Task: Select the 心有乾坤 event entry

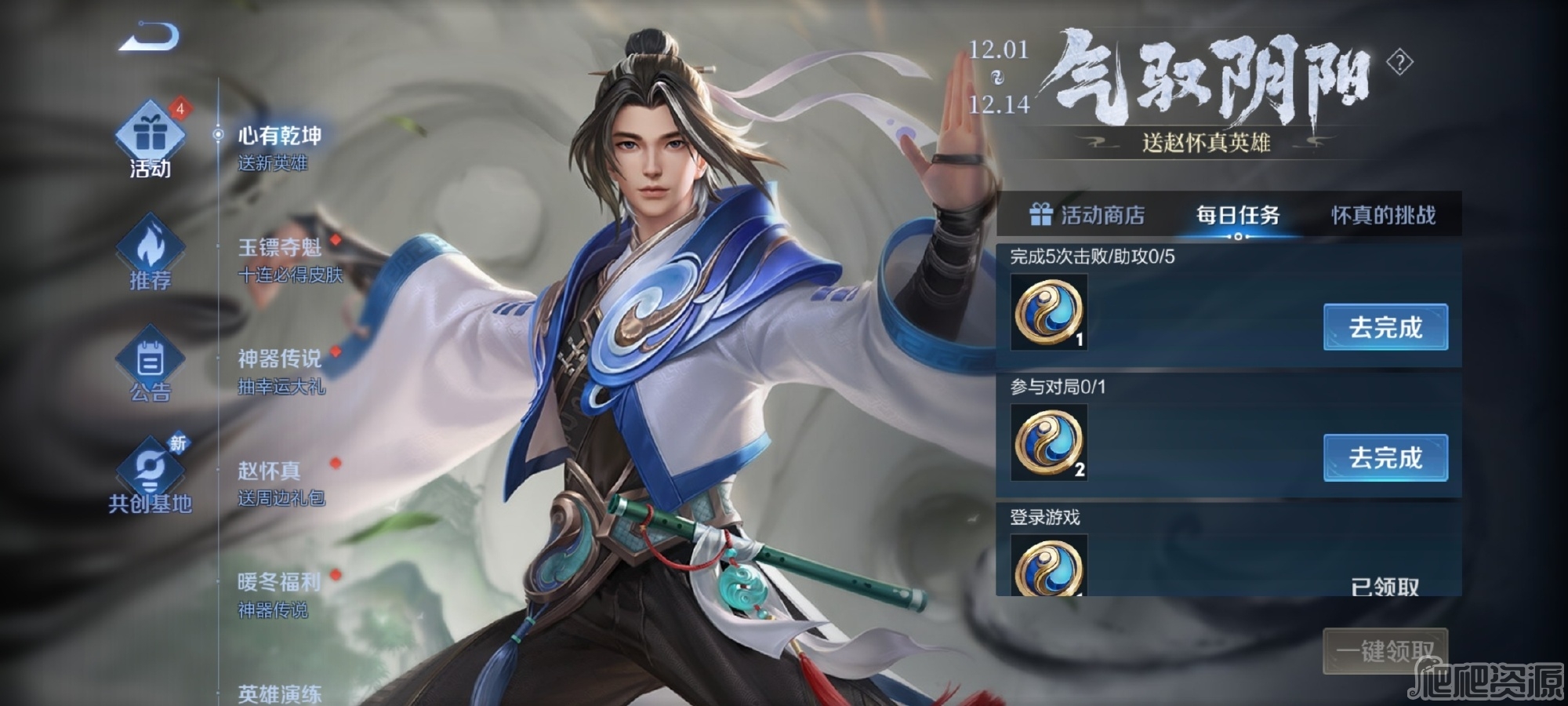Action: [x=279, y=147]
